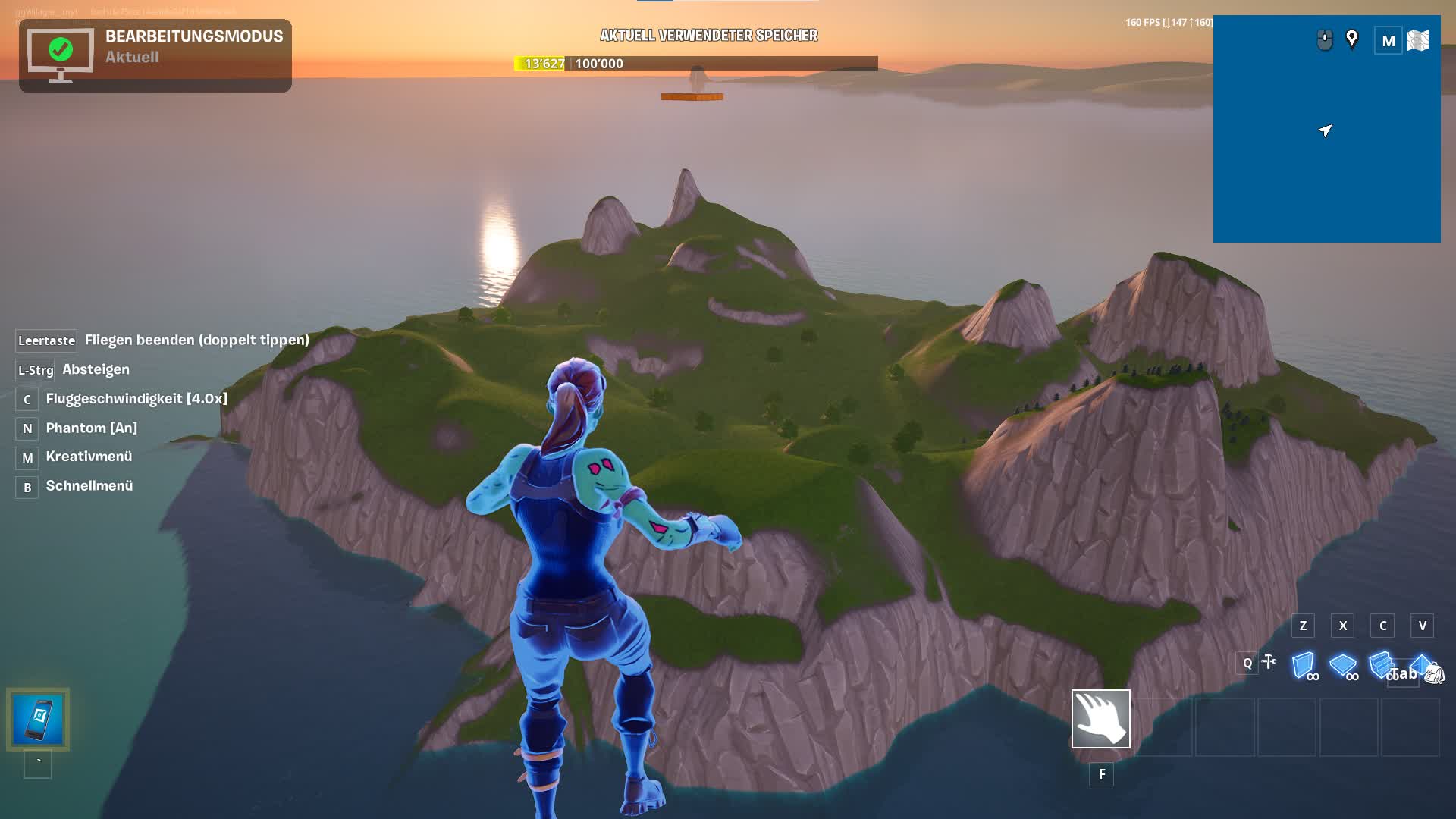The image size is (1456, 819).
Task: Open the backpack inventory icon
Action: pyautogui.click(x=1434, y=673)
